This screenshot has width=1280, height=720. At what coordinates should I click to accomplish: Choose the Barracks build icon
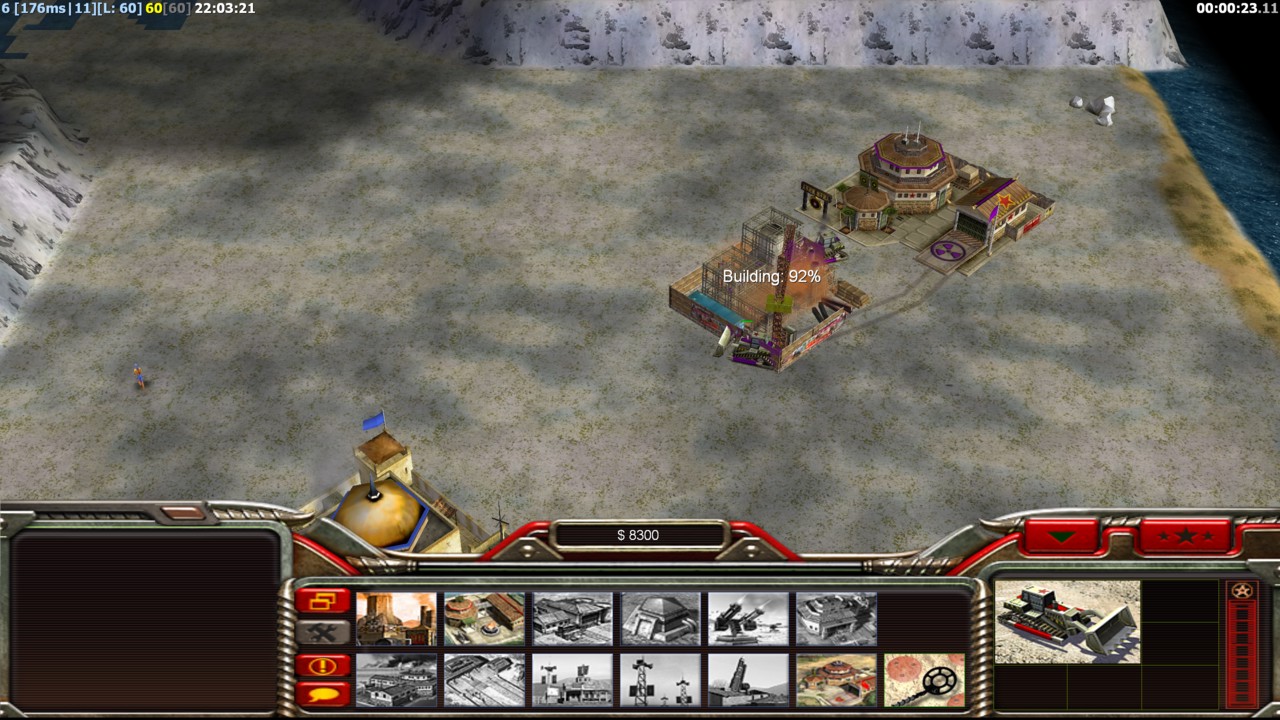[484, 618]
